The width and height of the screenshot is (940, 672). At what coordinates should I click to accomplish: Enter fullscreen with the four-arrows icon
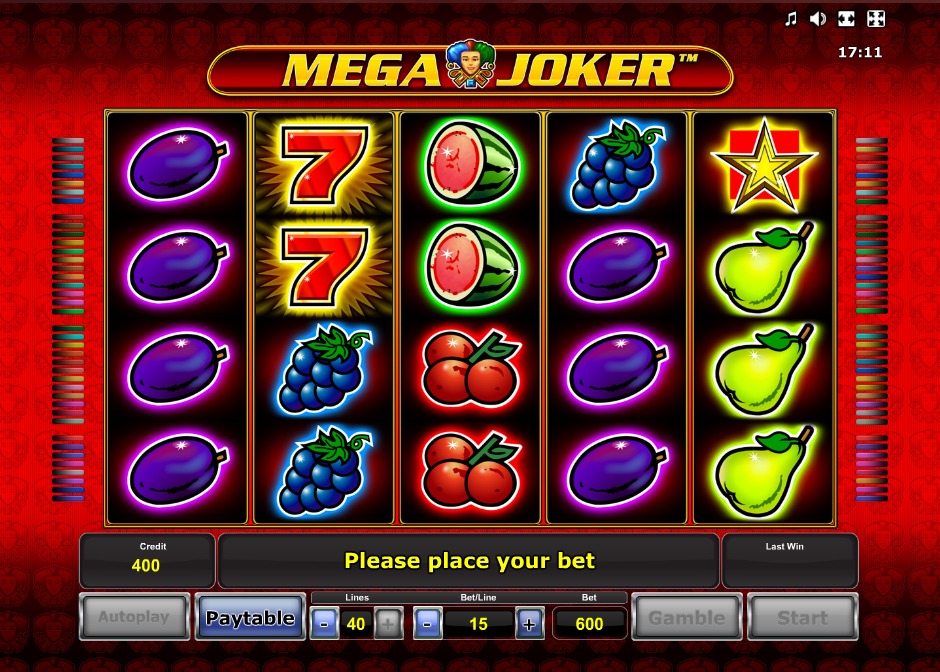[x=875, y=19]
